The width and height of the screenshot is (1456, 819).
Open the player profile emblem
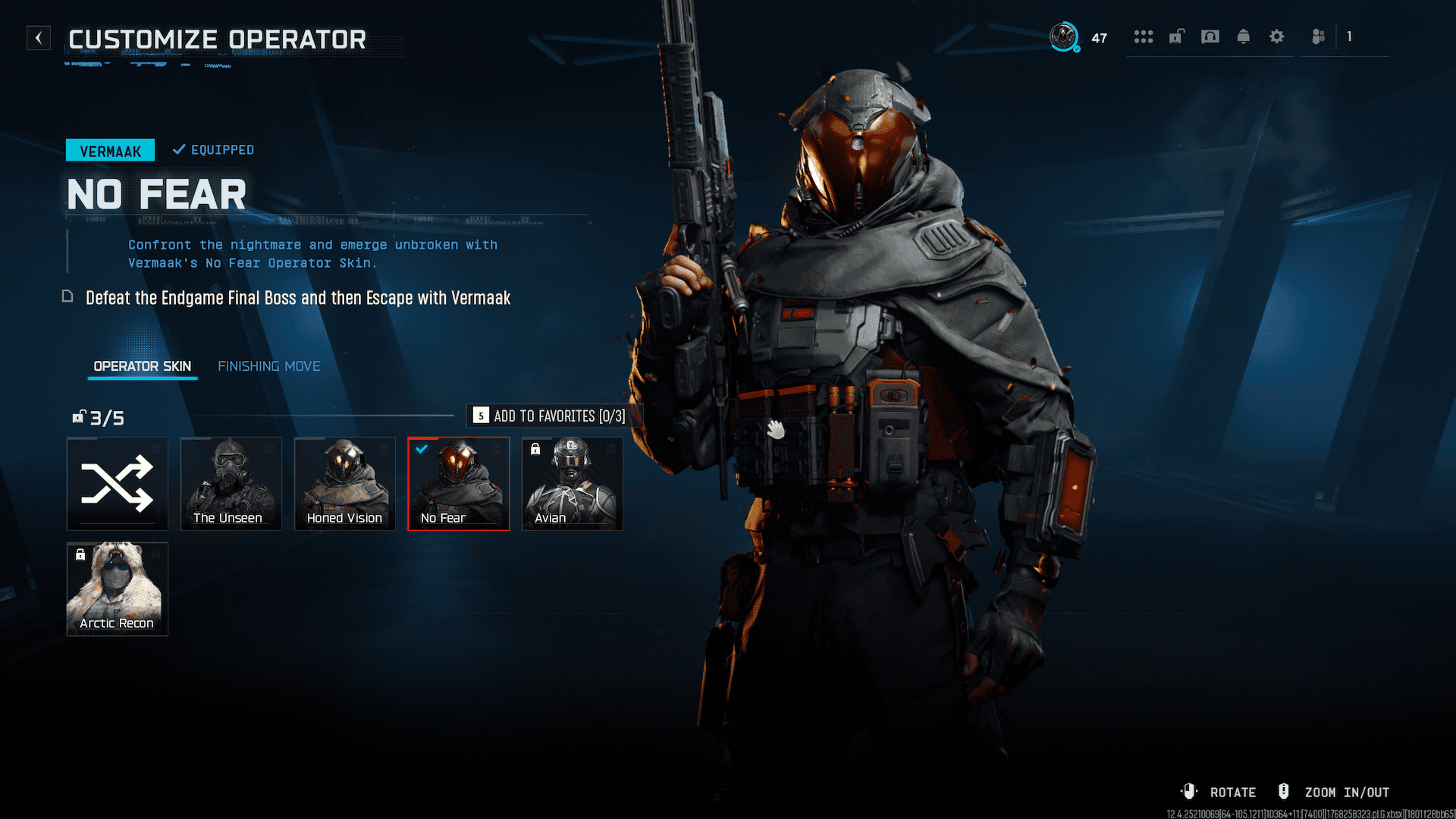click(1064, 36)
